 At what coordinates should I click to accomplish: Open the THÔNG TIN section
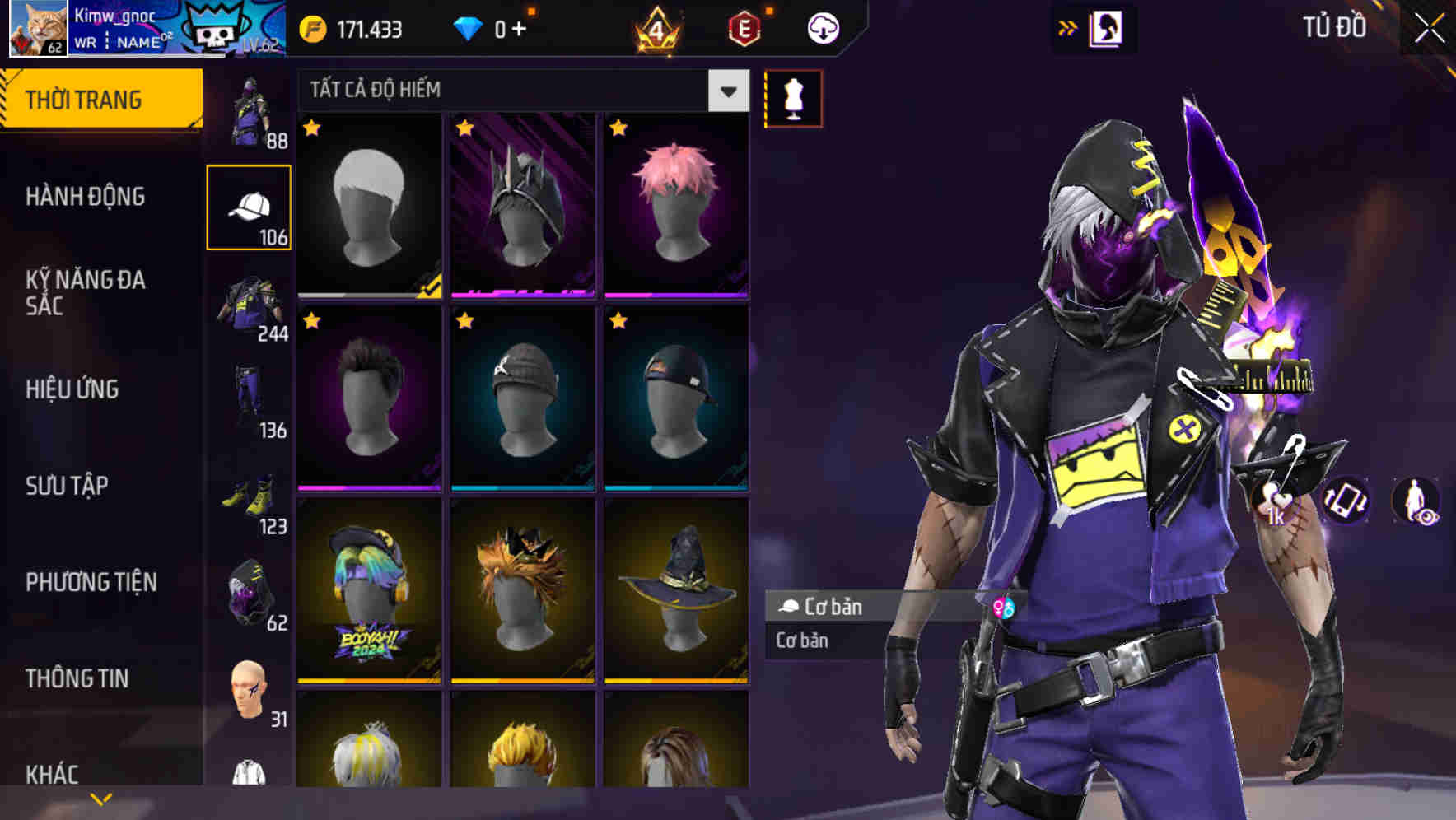pos(77,678)
